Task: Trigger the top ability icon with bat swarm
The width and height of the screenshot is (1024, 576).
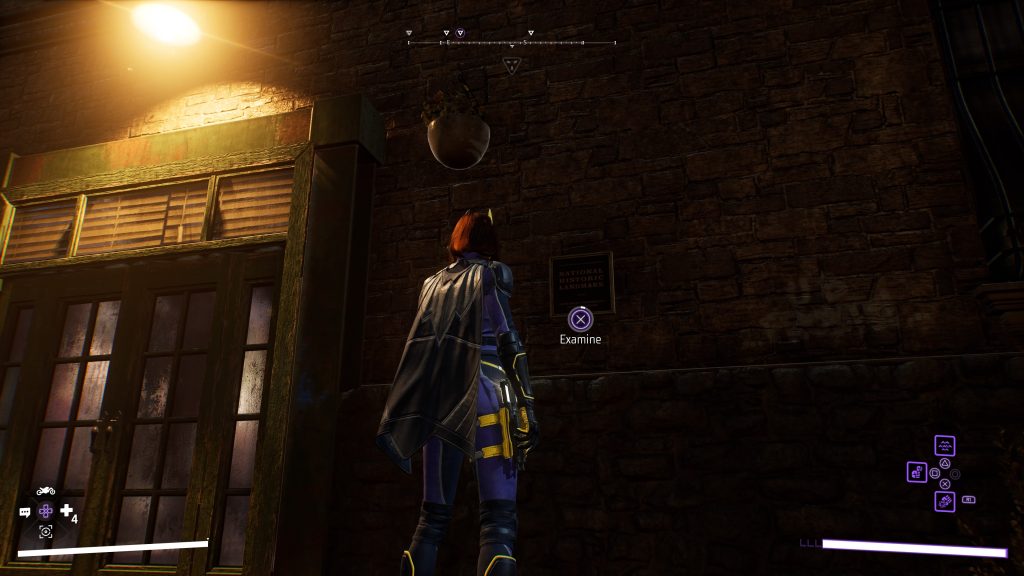Action: point(944,446)
